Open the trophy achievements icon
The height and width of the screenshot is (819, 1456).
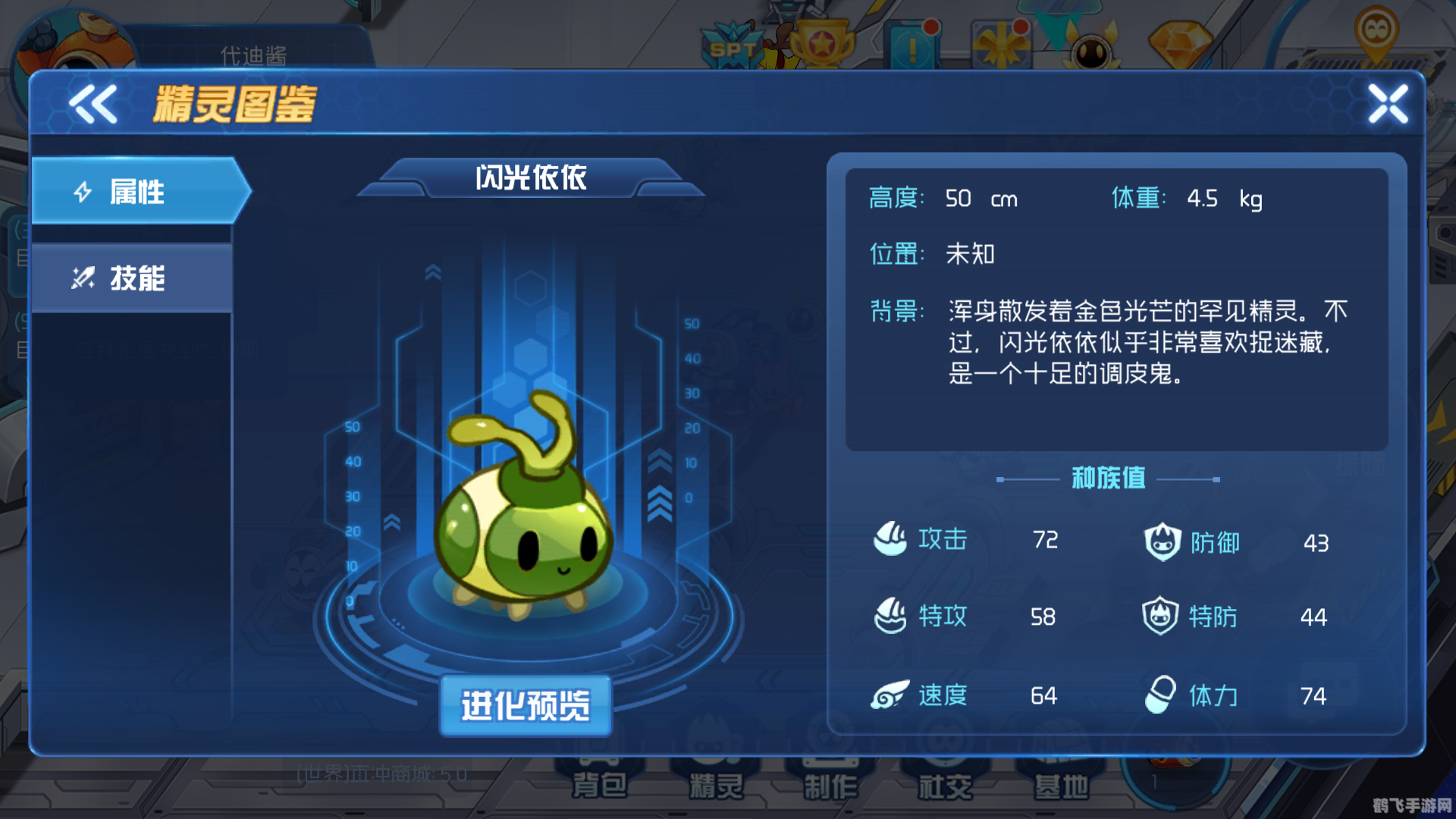click(824, 42)
